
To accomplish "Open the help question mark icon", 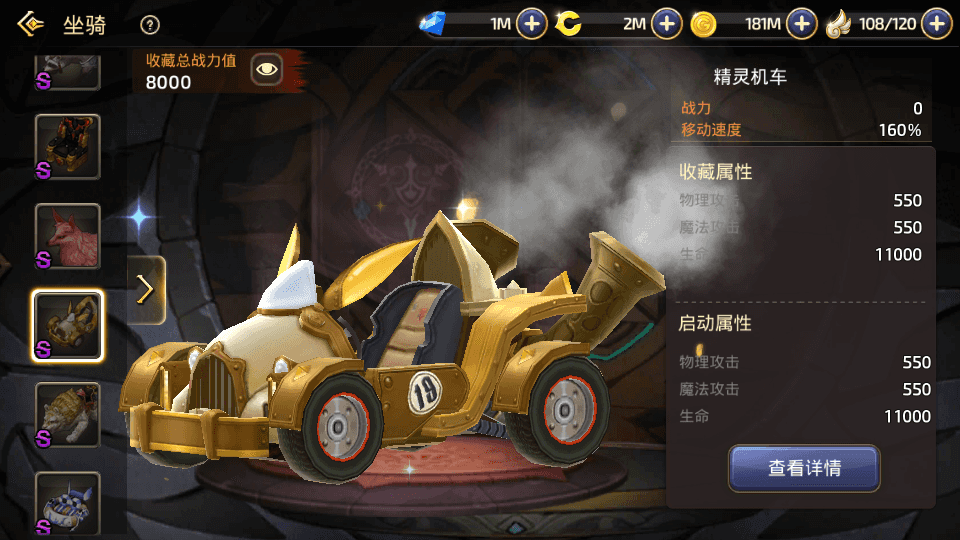I will pyautogui.click(x=150, y=25).
